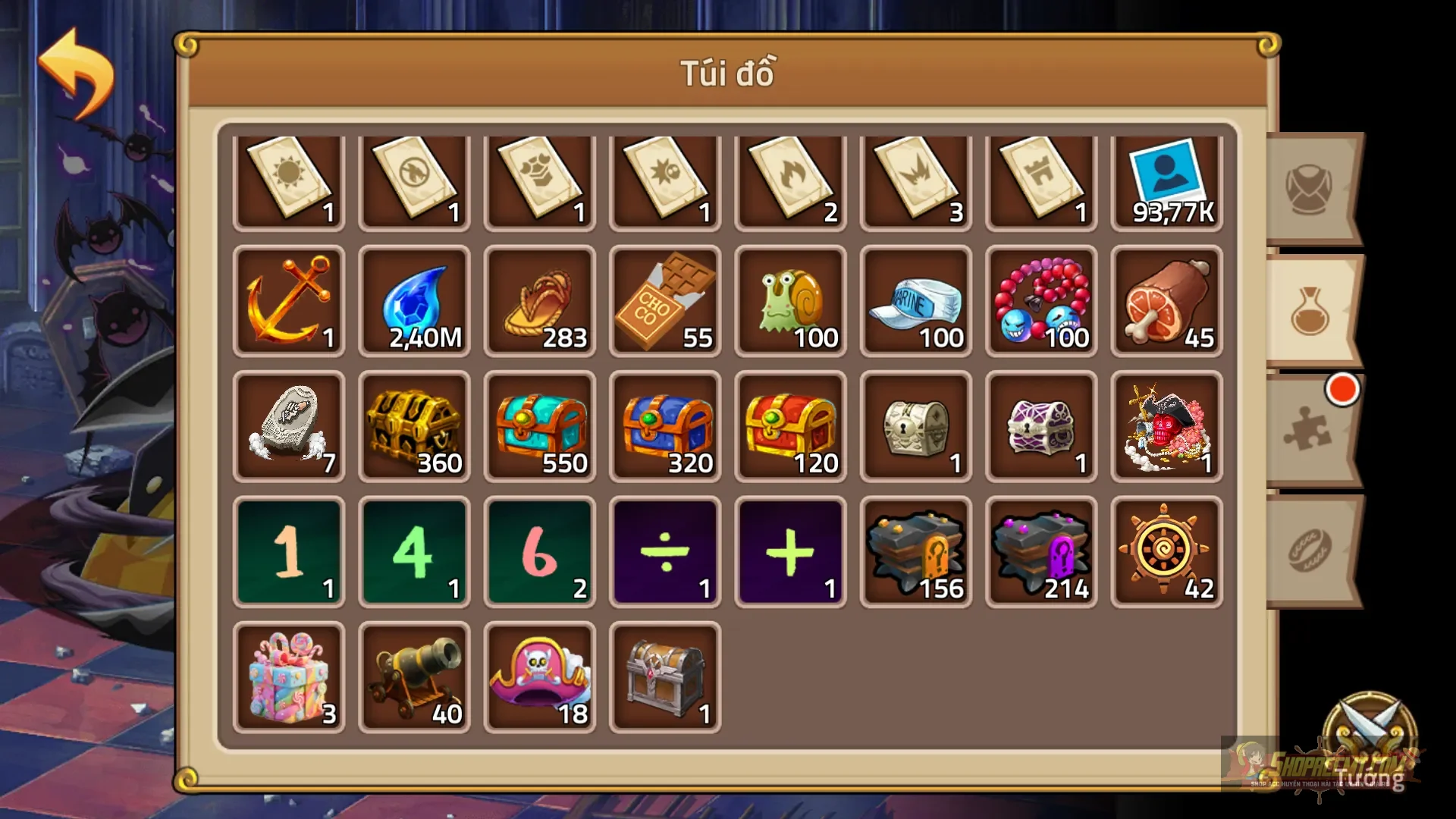Image resolution: width=1456 pixels, height=819 pixels.
Task: Open the teal chest with count 550
Action: (x=540, y=427)
